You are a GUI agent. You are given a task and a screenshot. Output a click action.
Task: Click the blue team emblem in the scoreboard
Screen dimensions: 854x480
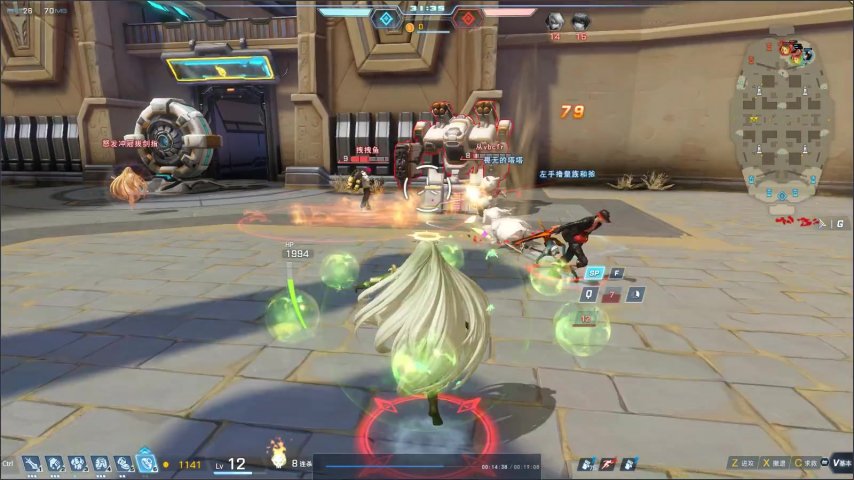point(386,18)
